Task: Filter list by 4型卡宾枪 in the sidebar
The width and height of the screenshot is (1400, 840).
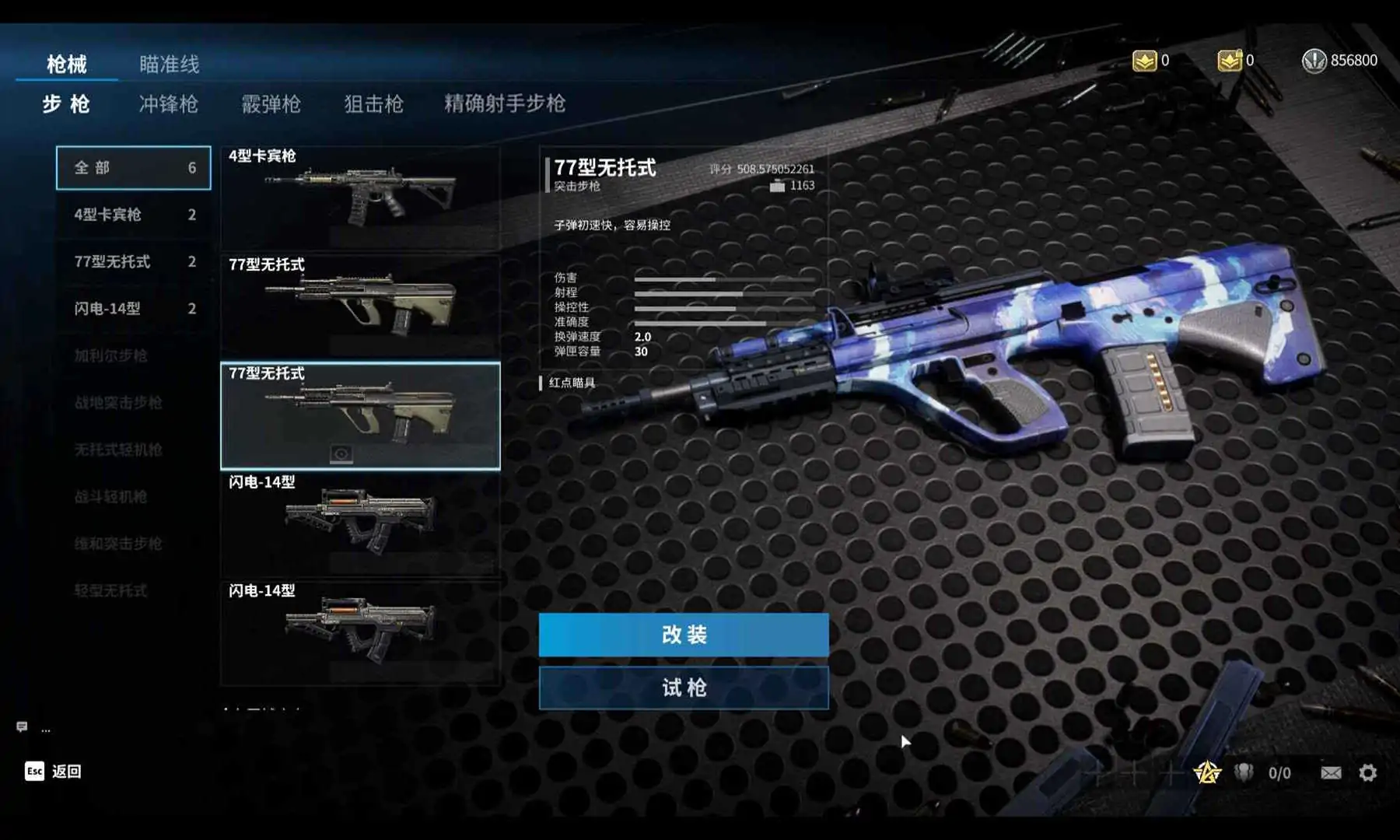Action: pos(134,215)
